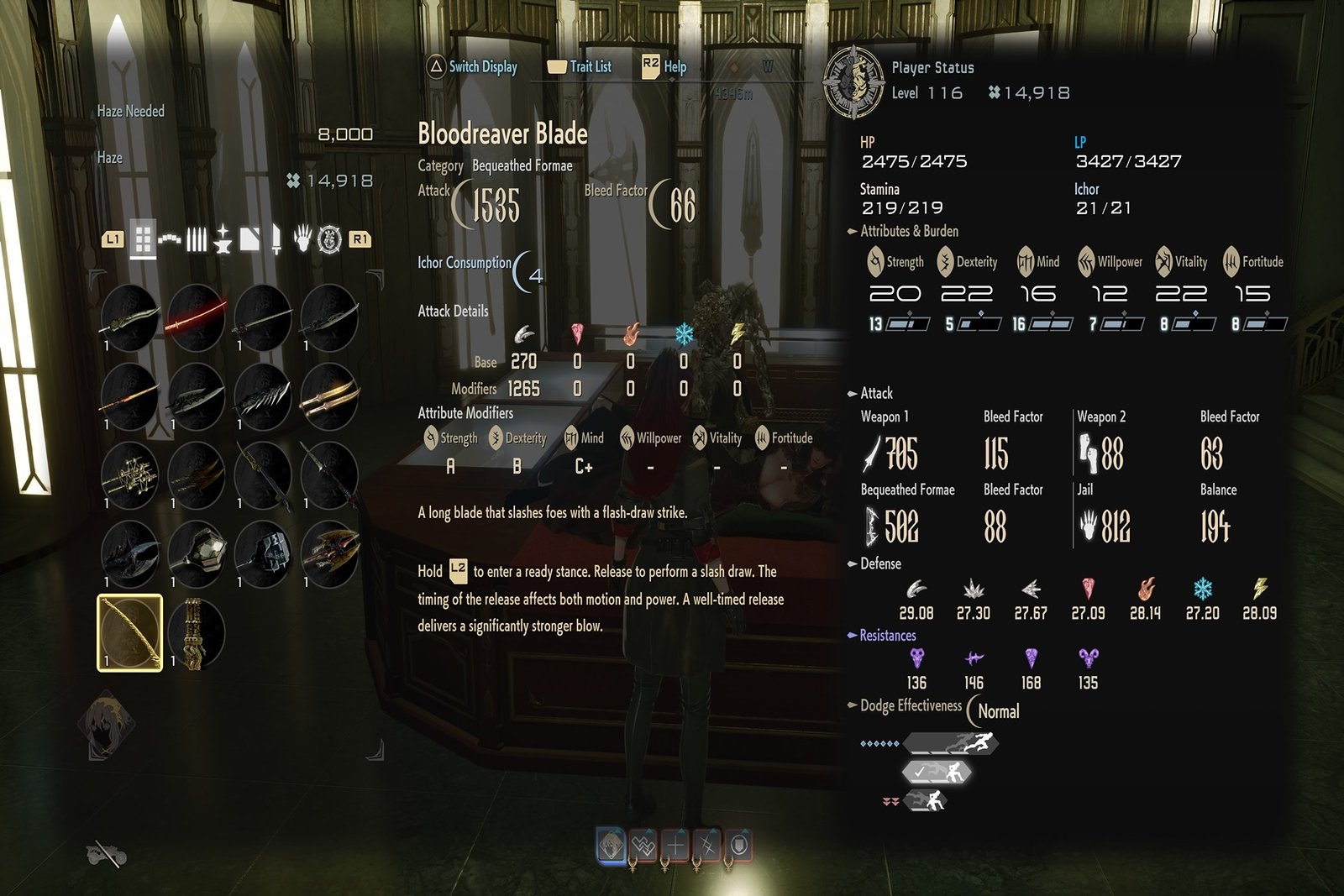Open the circular emblem category tab

tap(329, 239)
